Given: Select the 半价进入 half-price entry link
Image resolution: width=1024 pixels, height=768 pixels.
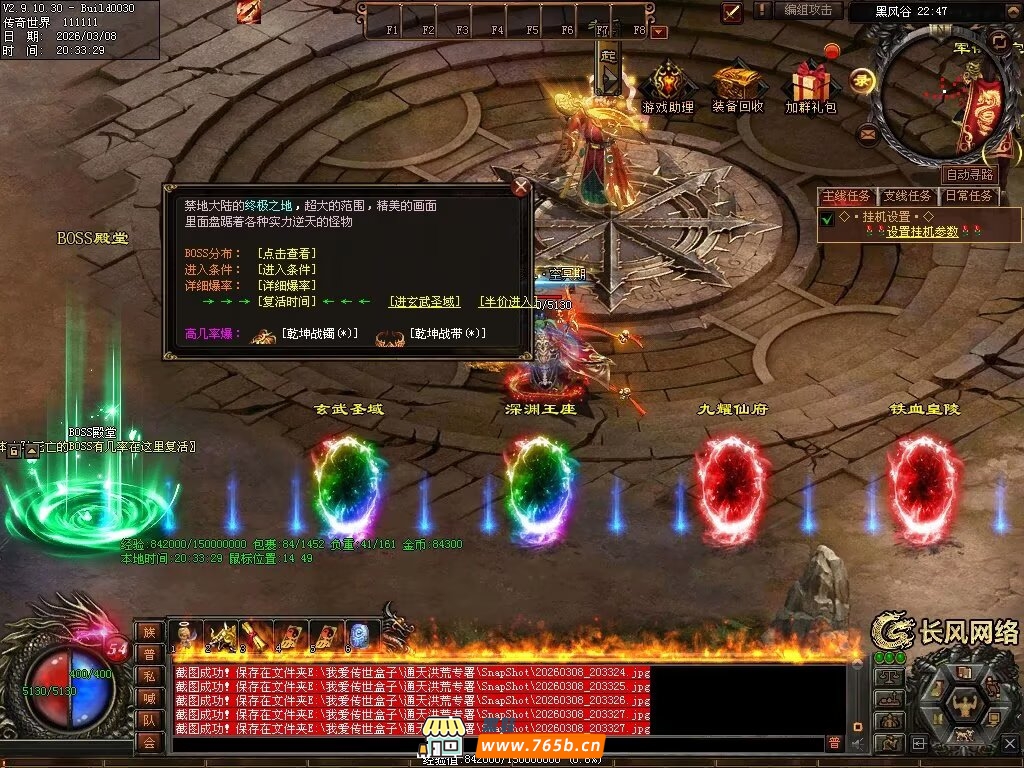Looking at the screenshot, I should coord(506,301).
